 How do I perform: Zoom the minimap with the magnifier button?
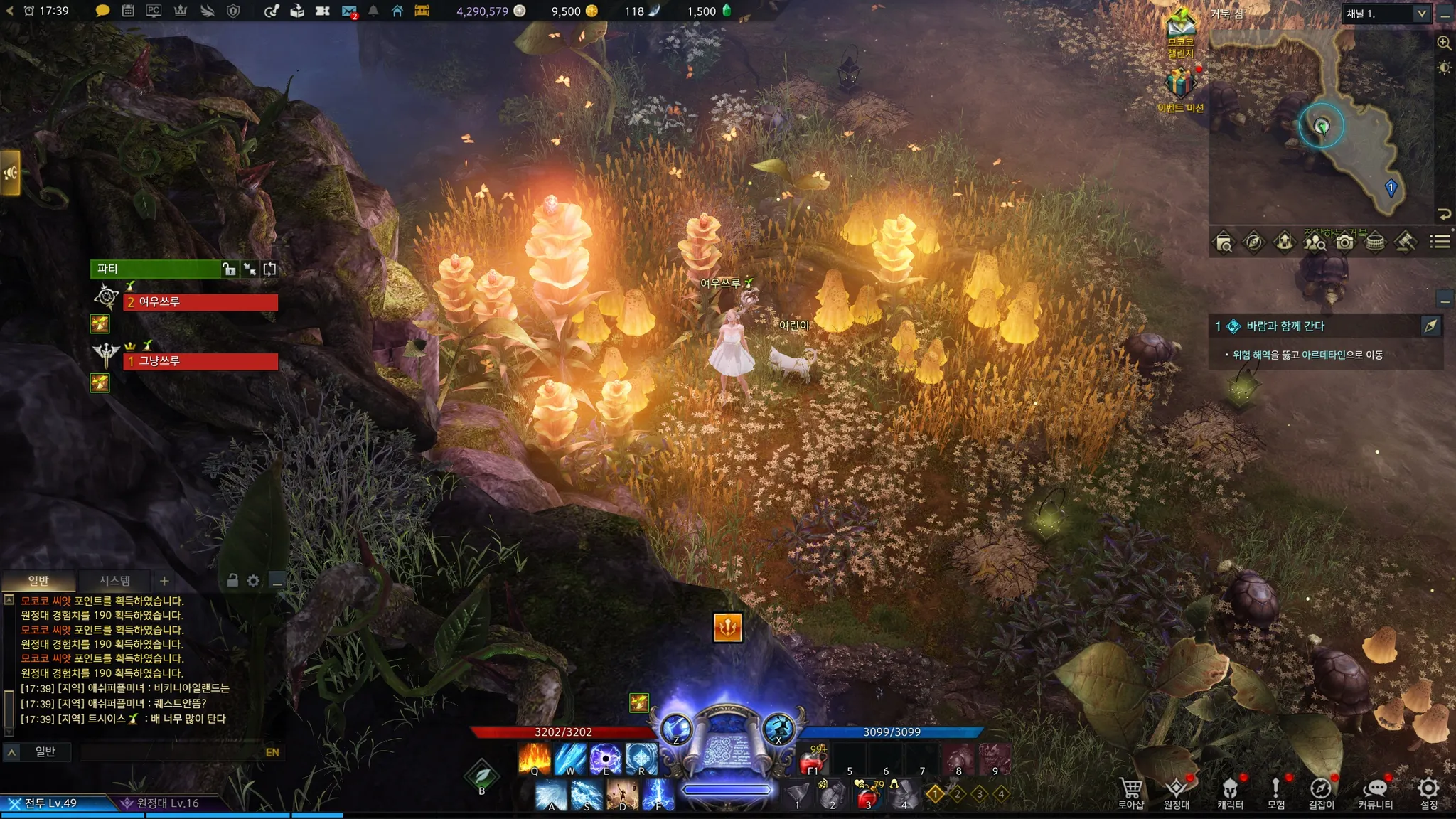coord(1444,43)
